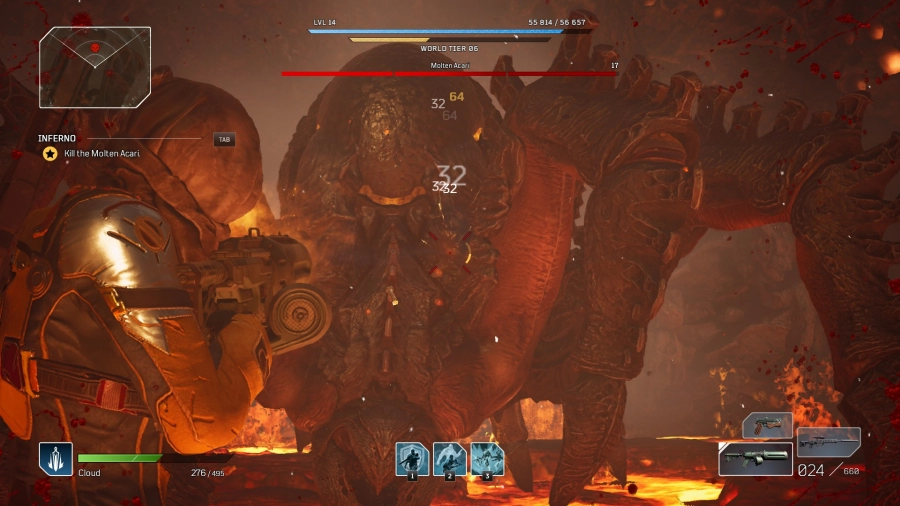Switch to the sidearm pistol slot
Image resolution: width=900 pixels, height=506 pixels.
767,425
